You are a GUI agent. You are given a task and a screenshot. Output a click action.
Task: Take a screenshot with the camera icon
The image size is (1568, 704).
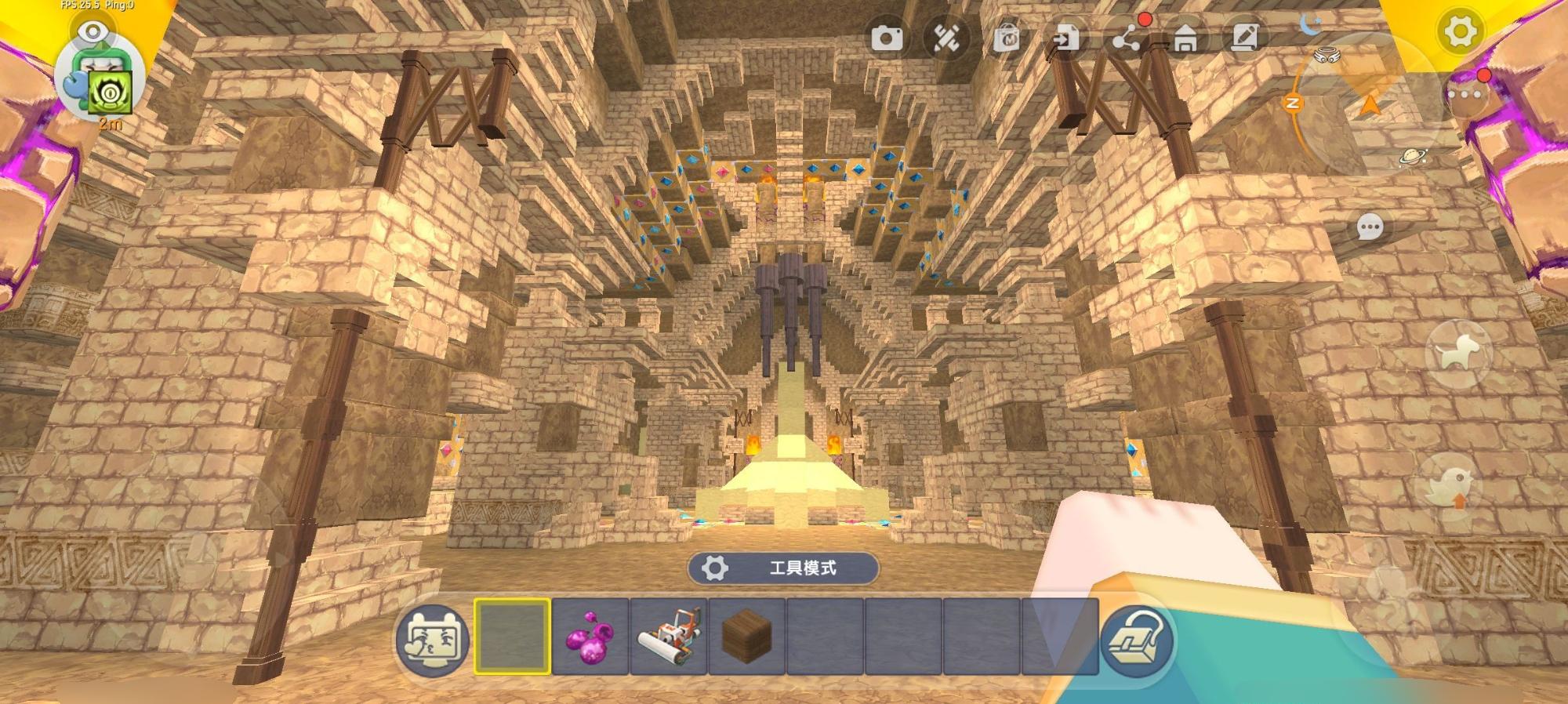[887, 38]
